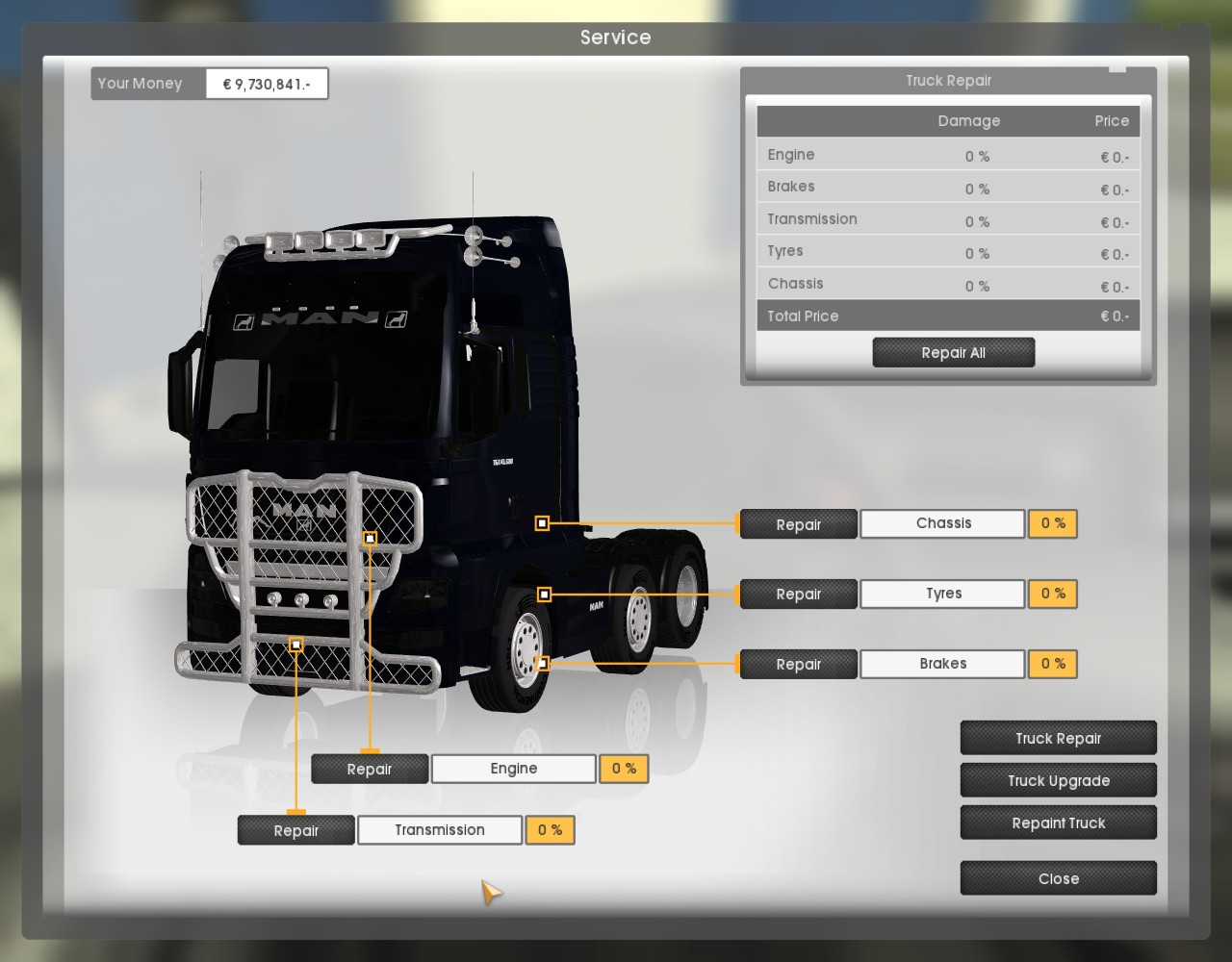Image resolution: width=1232 pixels, height=962 pixels.
Task: Repair the Brakes
Action: click(x=798, y=665)
